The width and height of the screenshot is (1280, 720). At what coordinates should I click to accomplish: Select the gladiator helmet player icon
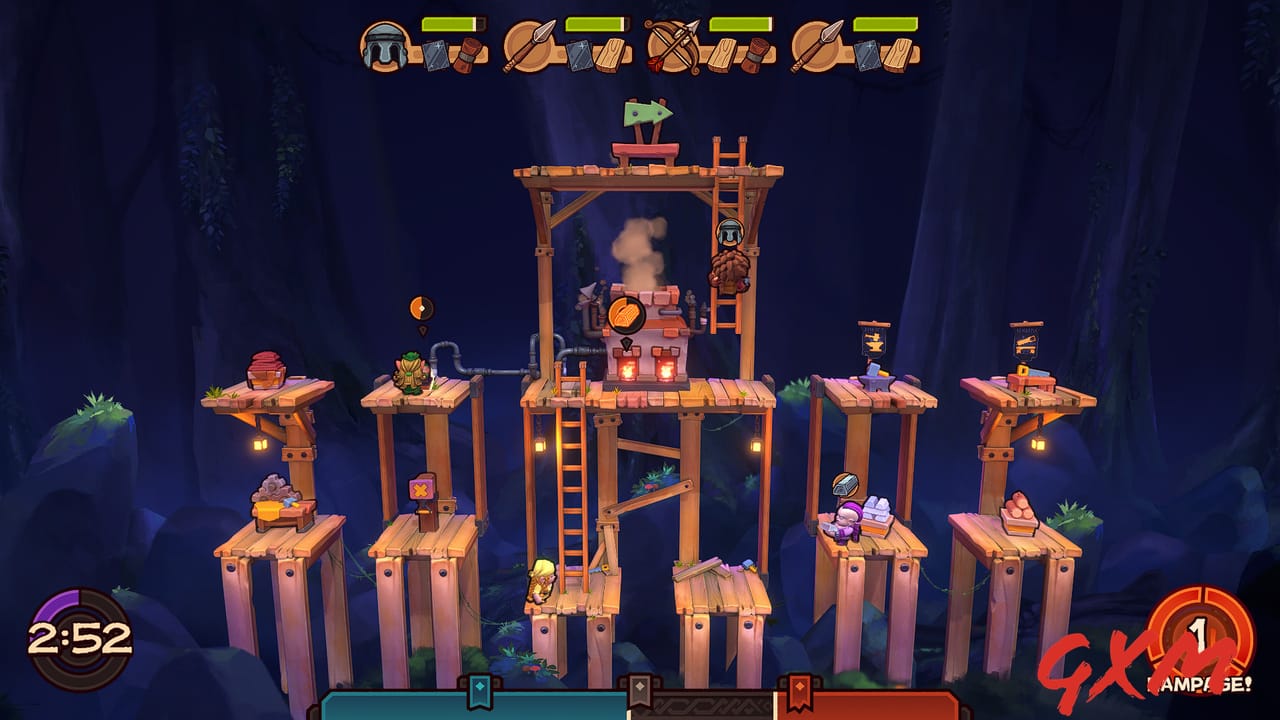coord(385,44)
